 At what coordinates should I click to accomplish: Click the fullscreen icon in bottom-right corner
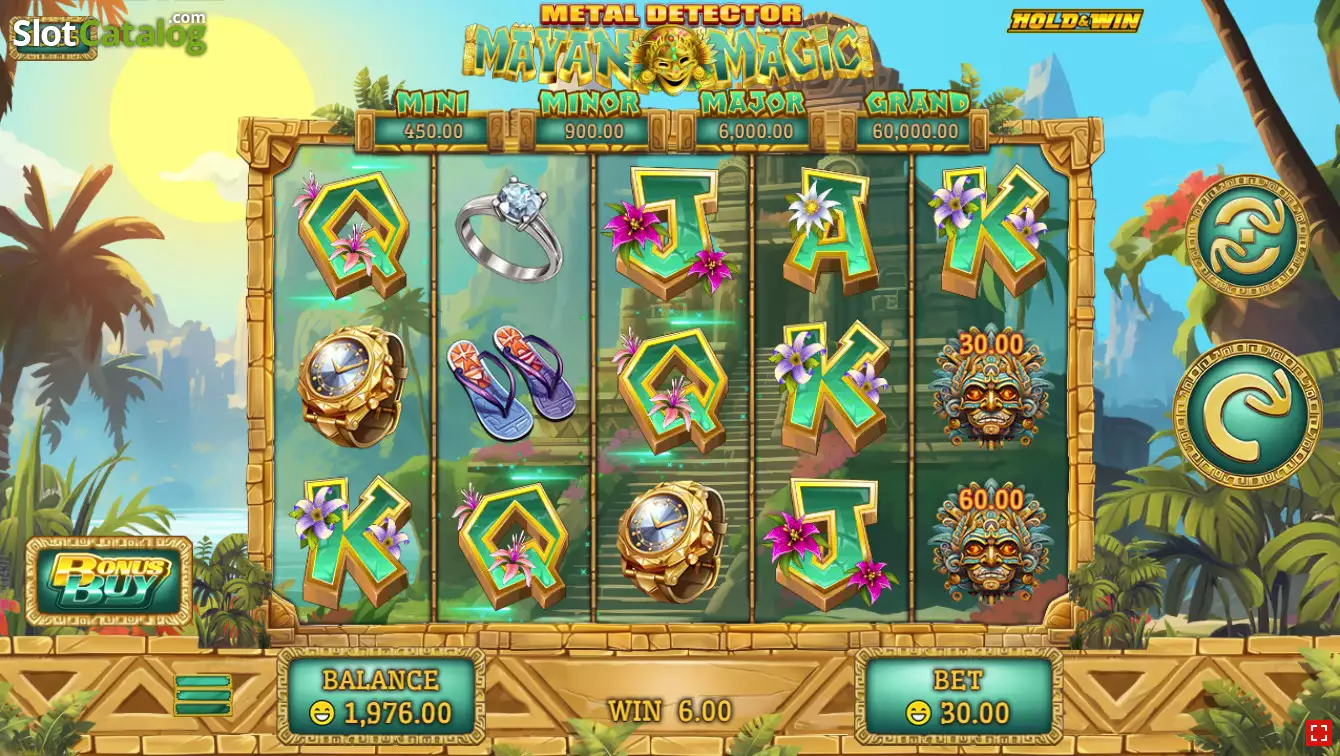pos(1319,734)
